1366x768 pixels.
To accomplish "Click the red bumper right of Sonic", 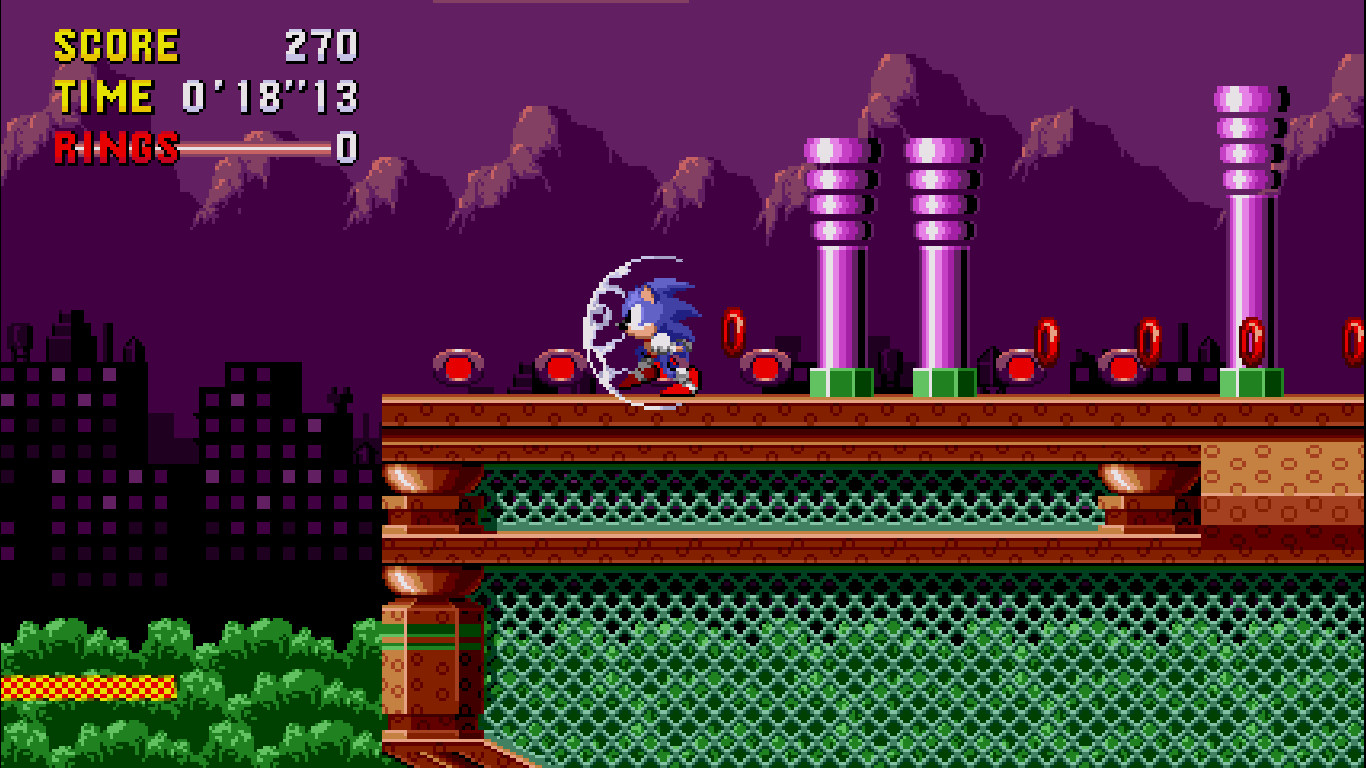I will click(765, 367).
